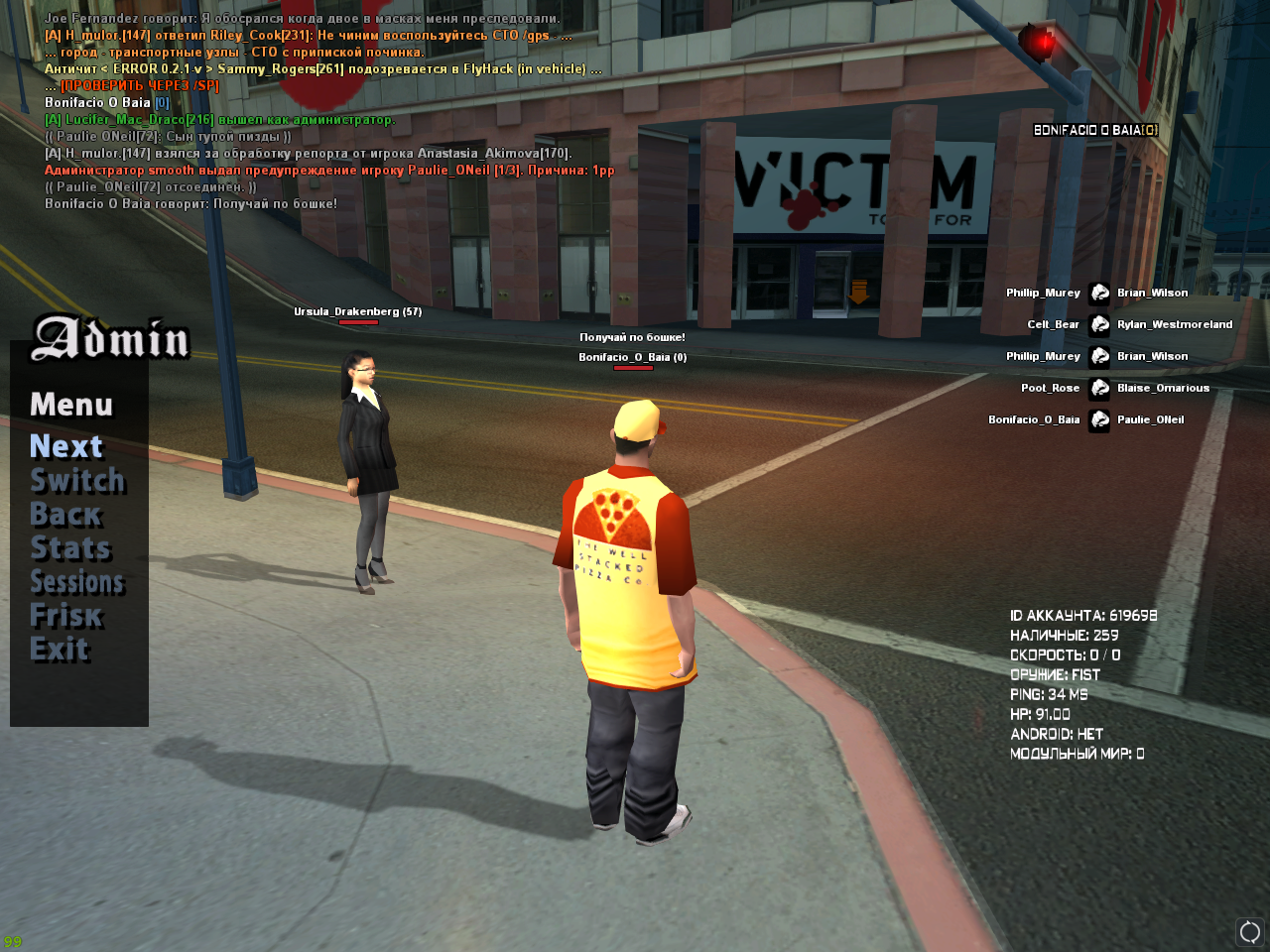Go Back in the Admin menu
The height and width of the screenshot is (952, 1270).
[x=65, y=515]
